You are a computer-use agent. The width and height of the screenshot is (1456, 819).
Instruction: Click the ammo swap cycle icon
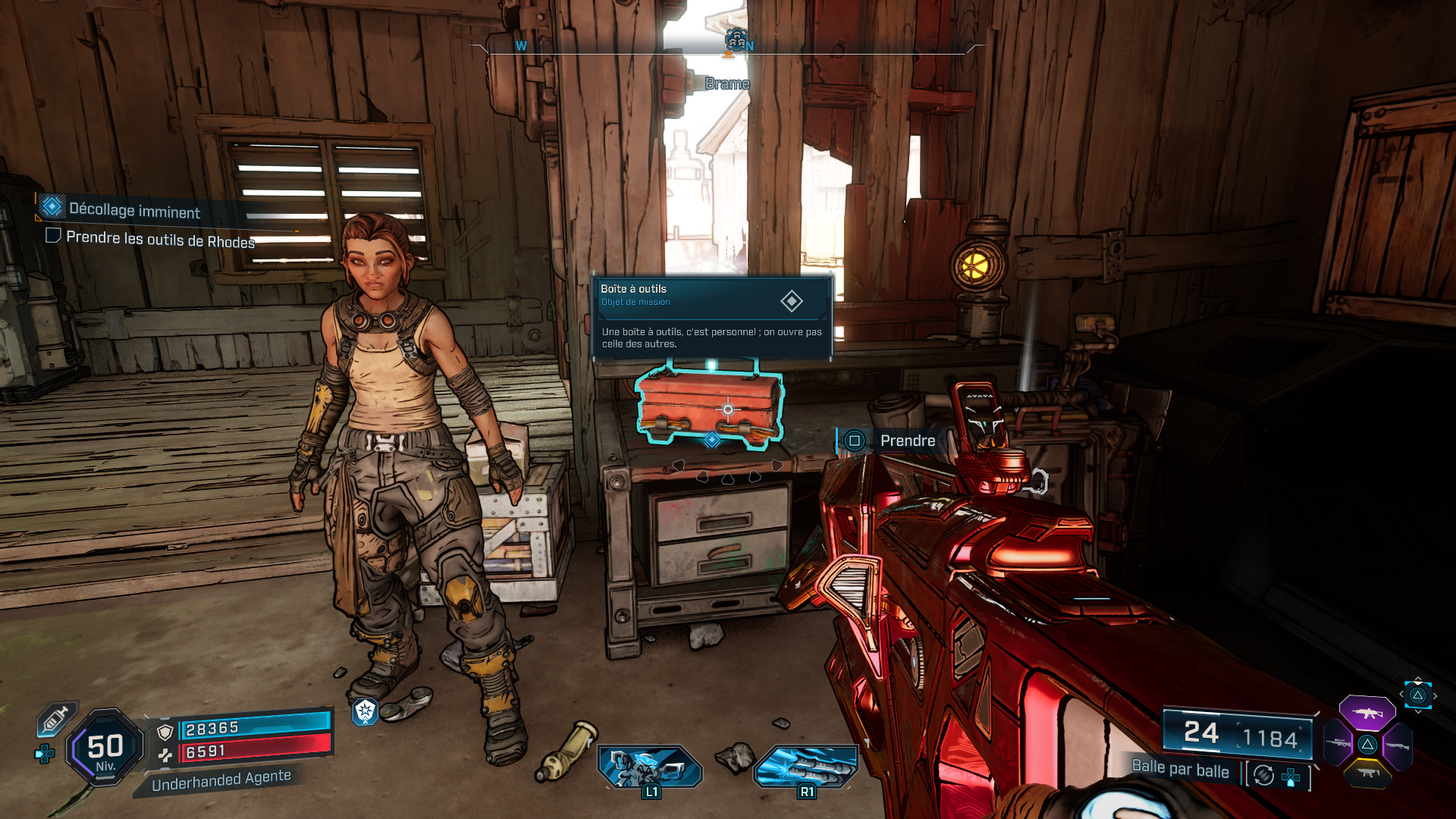coord(1263,775)
